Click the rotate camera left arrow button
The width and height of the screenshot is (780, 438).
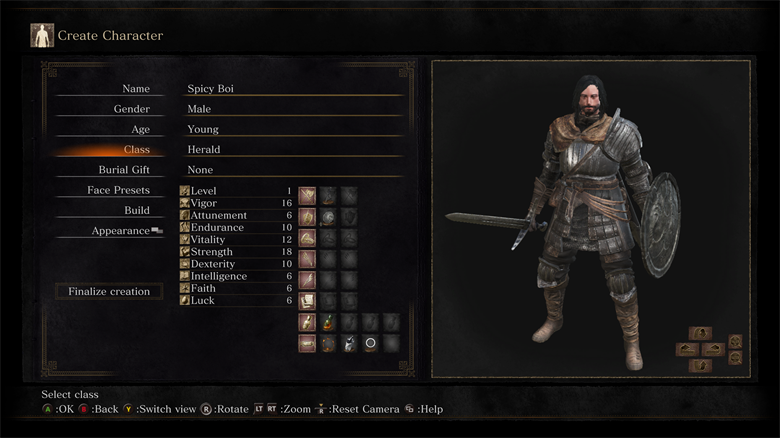[687, 349]
